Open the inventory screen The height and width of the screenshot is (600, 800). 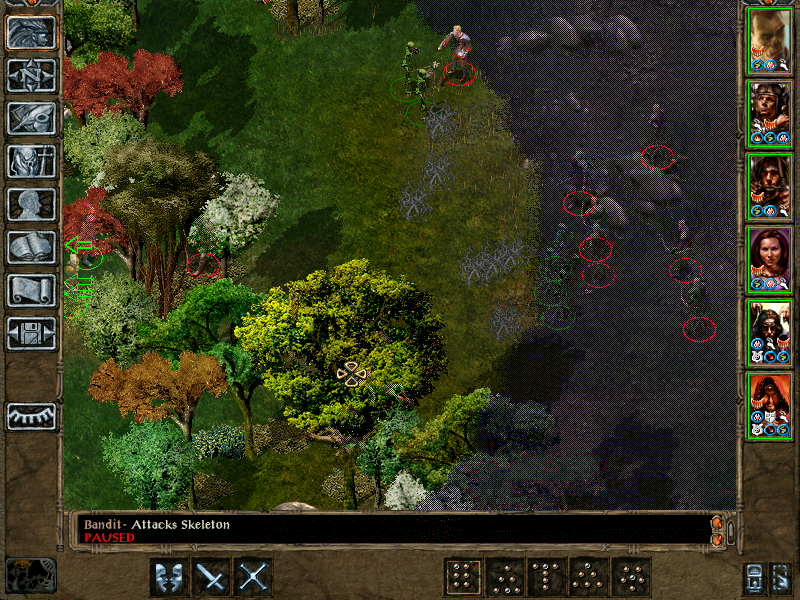(x=31, y=161)
